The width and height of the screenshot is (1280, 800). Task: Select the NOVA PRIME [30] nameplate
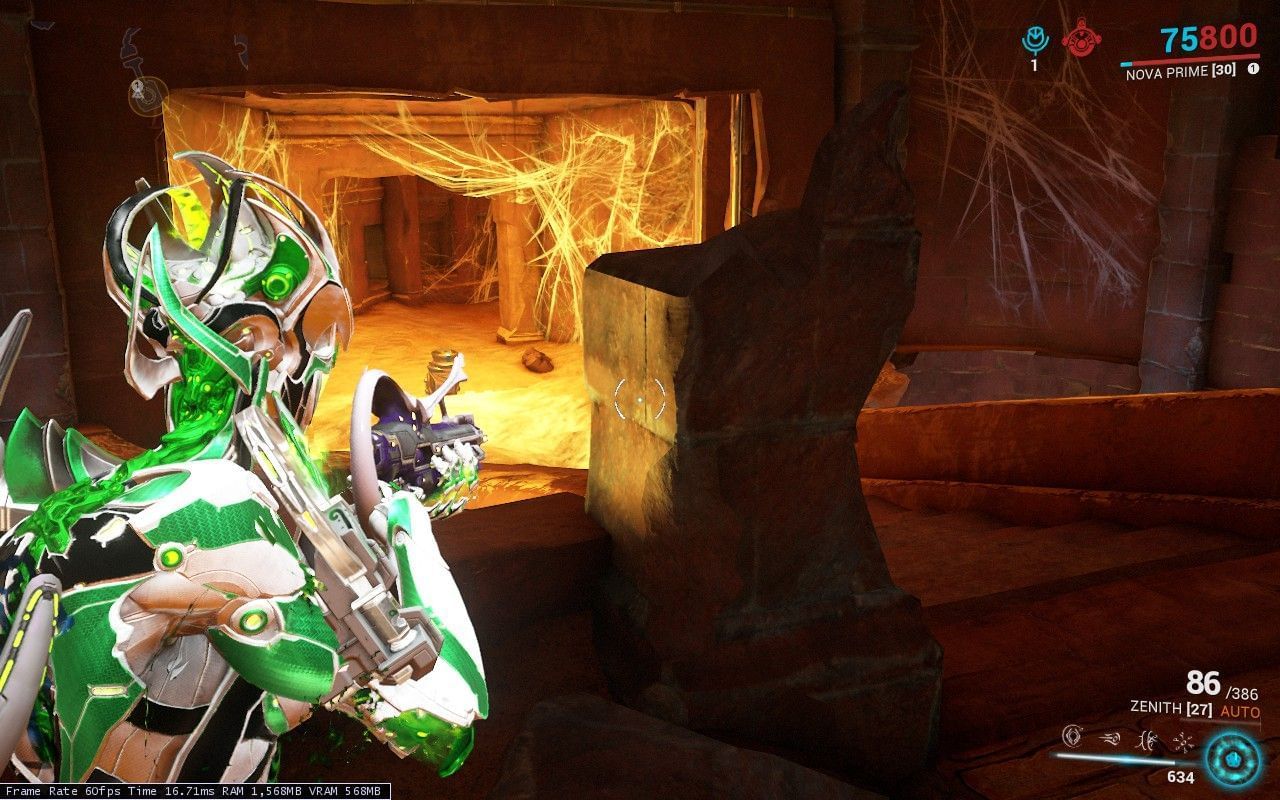tap(1180, 70)
